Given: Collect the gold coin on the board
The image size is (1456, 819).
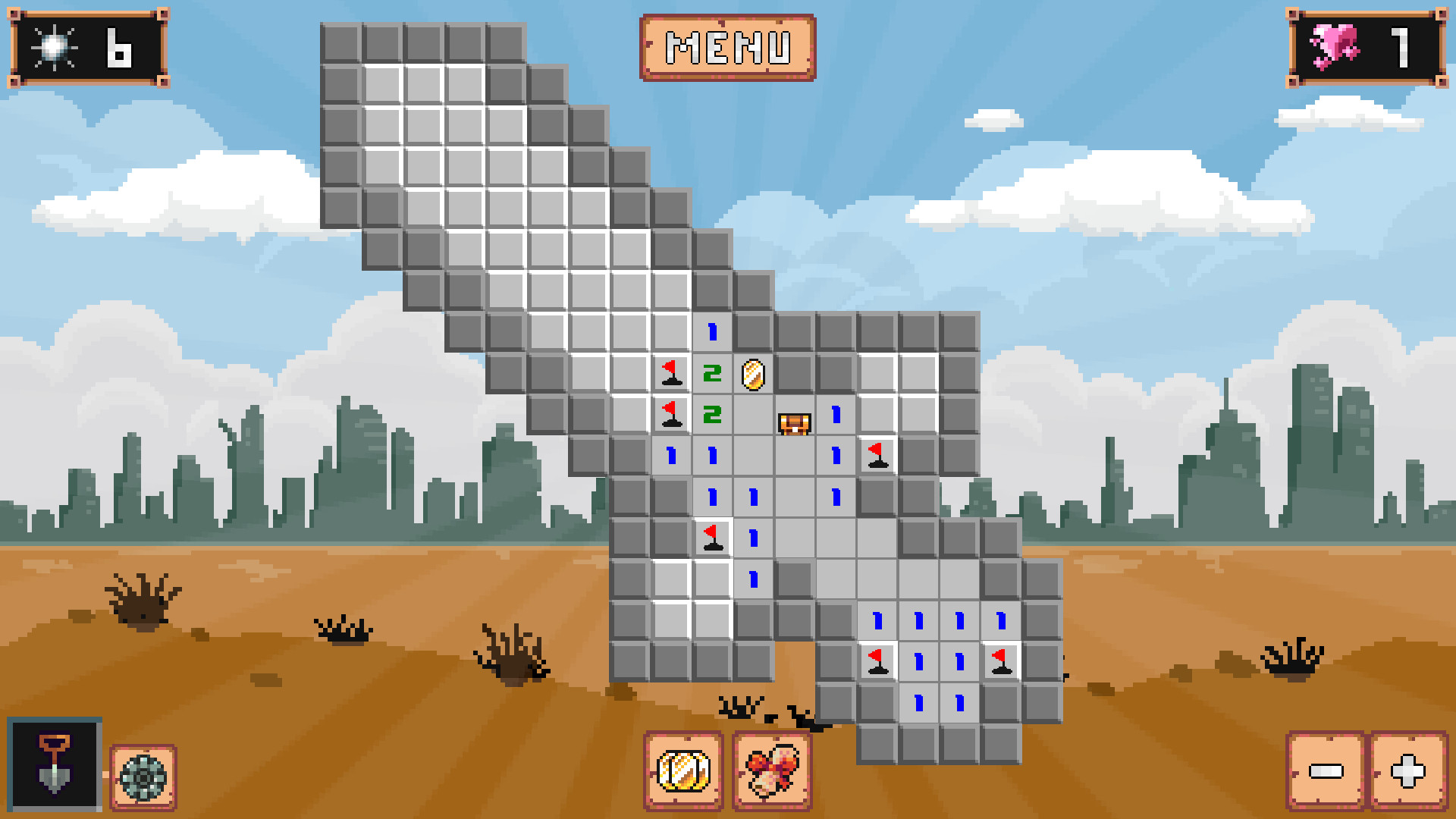Looking at the screenshot, I should pyautogui.click(x=752, y=373).
